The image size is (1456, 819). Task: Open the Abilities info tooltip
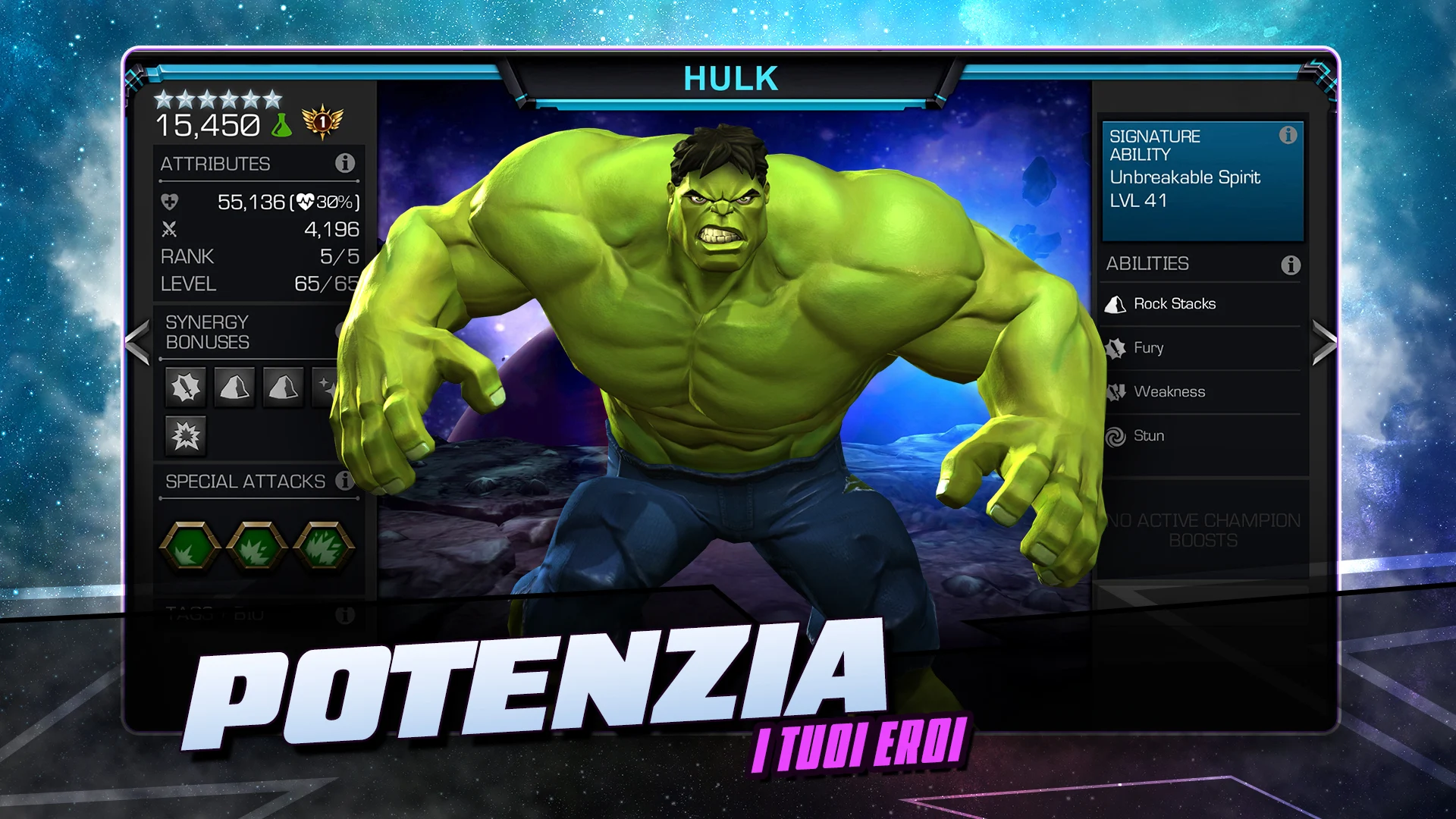(x=1288, y=263)
